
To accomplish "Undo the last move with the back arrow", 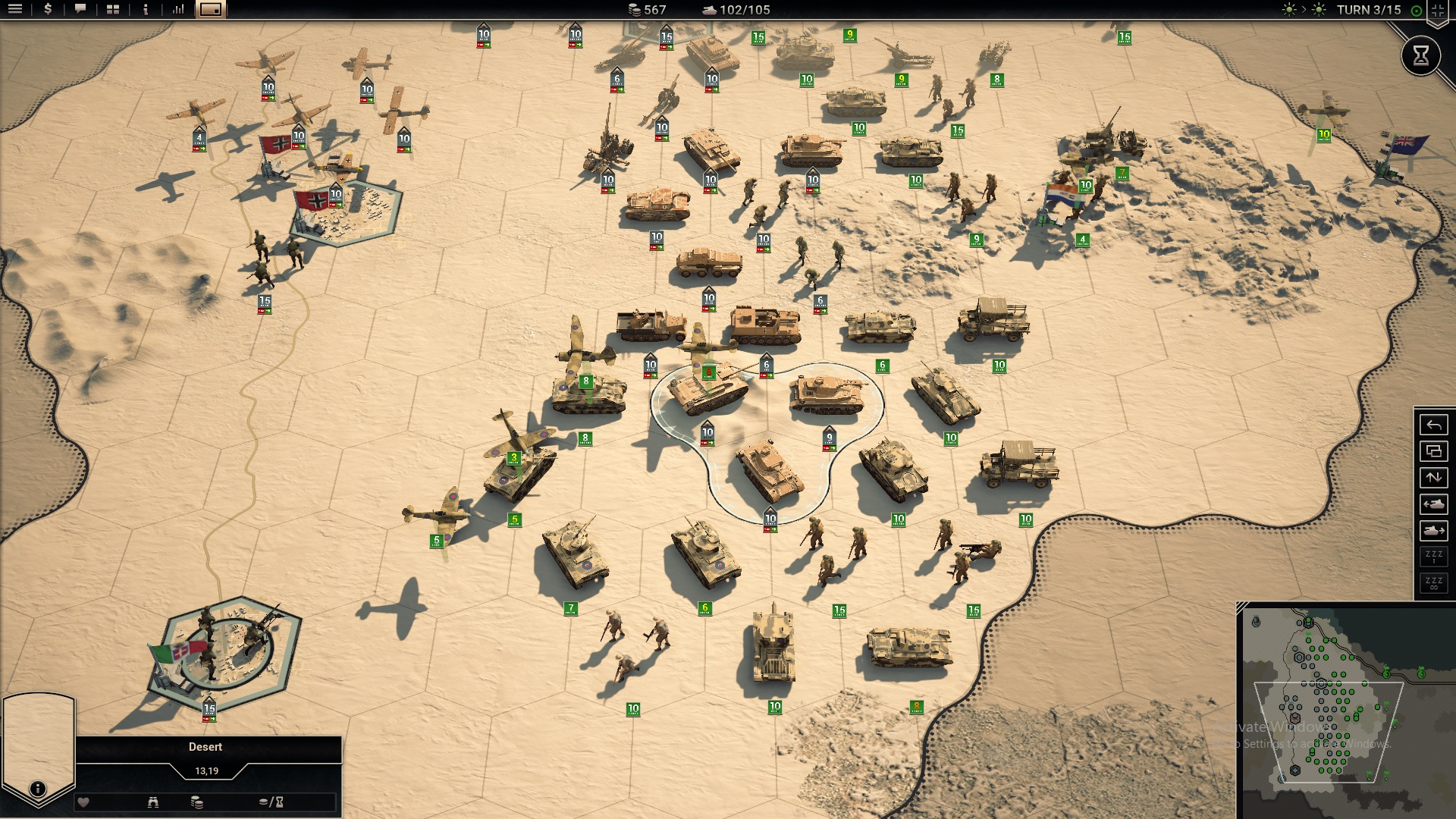I will coord(1433,425).
